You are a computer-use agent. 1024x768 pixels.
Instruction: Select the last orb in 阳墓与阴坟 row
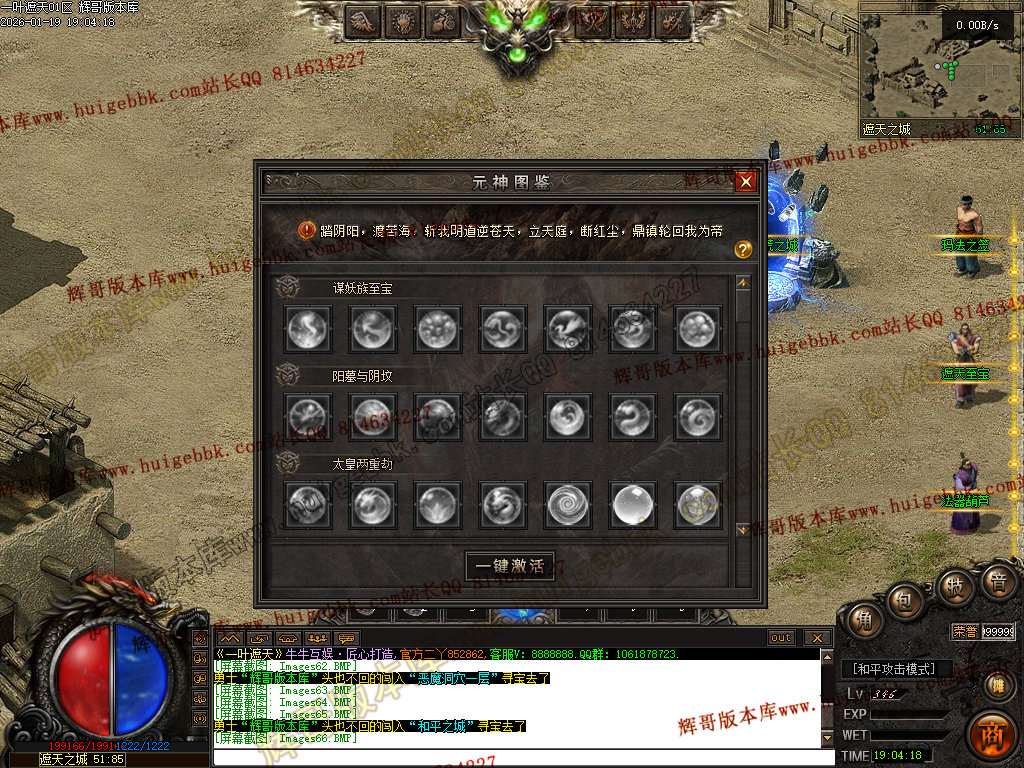(x=698, y=416)
